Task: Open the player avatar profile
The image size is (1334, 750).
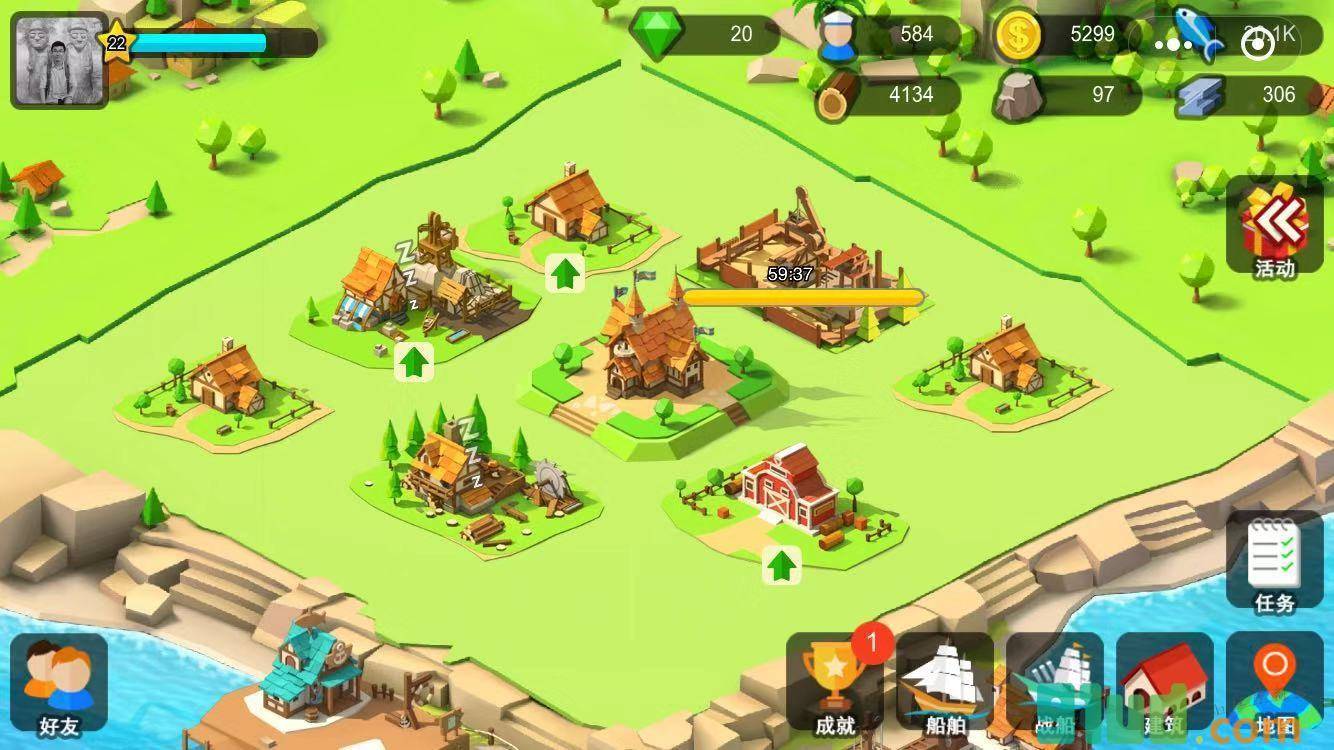Action: point(59,61)
